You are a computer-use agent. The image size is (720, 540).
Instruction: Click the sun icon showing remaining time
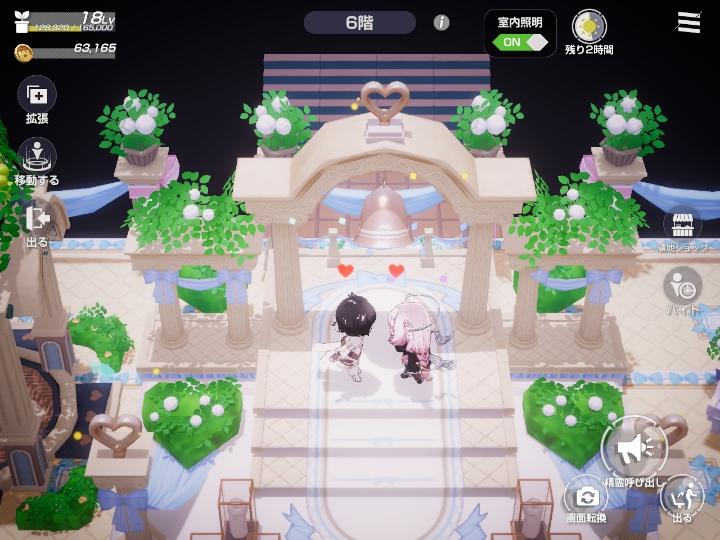click(589, 26)
